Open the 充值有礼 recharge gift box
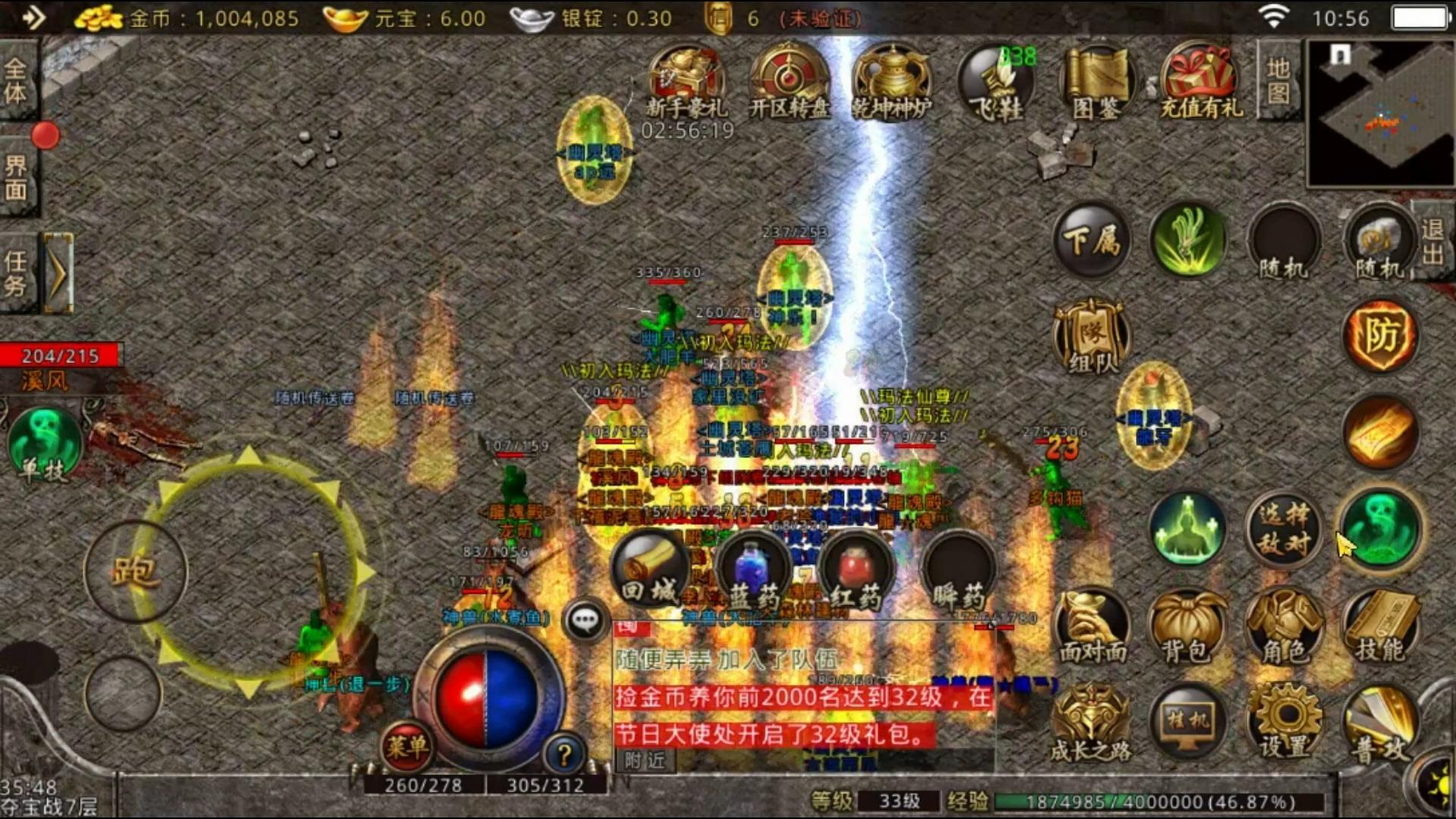This screenshot has width=1456, height=819. tap(1201, 82)
